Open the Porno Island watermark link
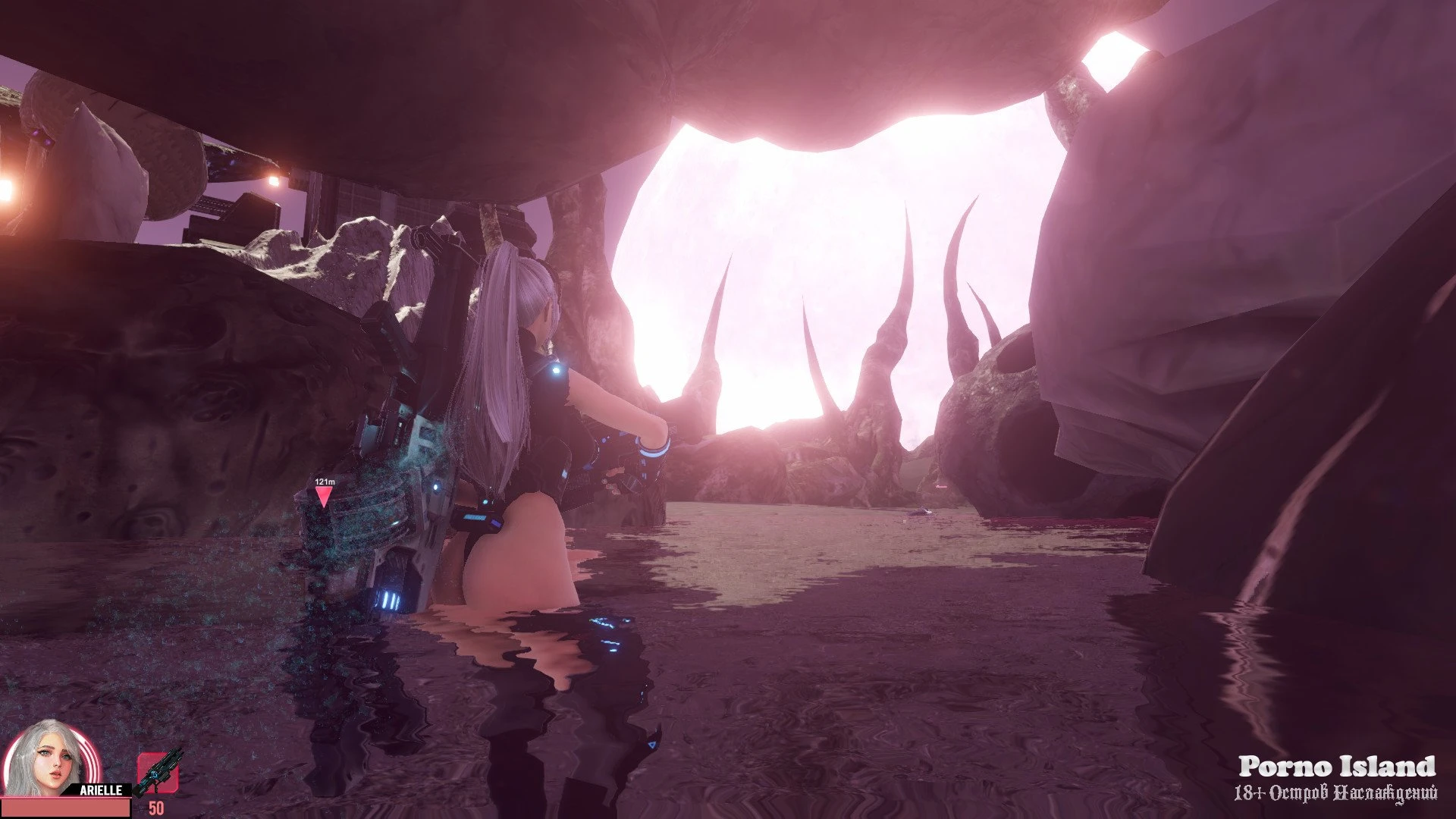The width and height of the screenshot is (1456, 819). (1336, 767)
